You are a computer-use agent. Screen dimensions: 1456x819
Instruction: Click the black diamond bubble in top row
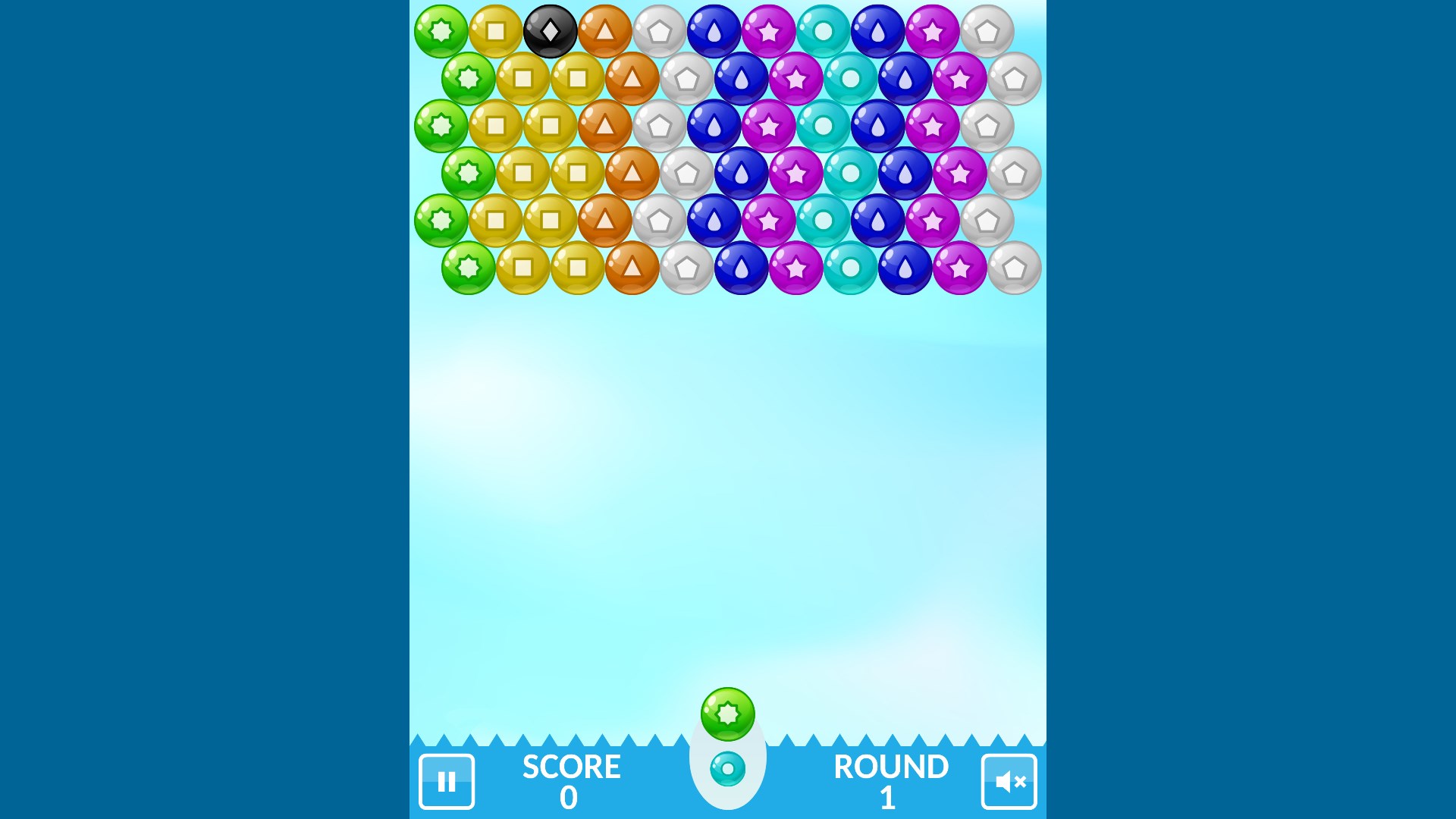550,31
